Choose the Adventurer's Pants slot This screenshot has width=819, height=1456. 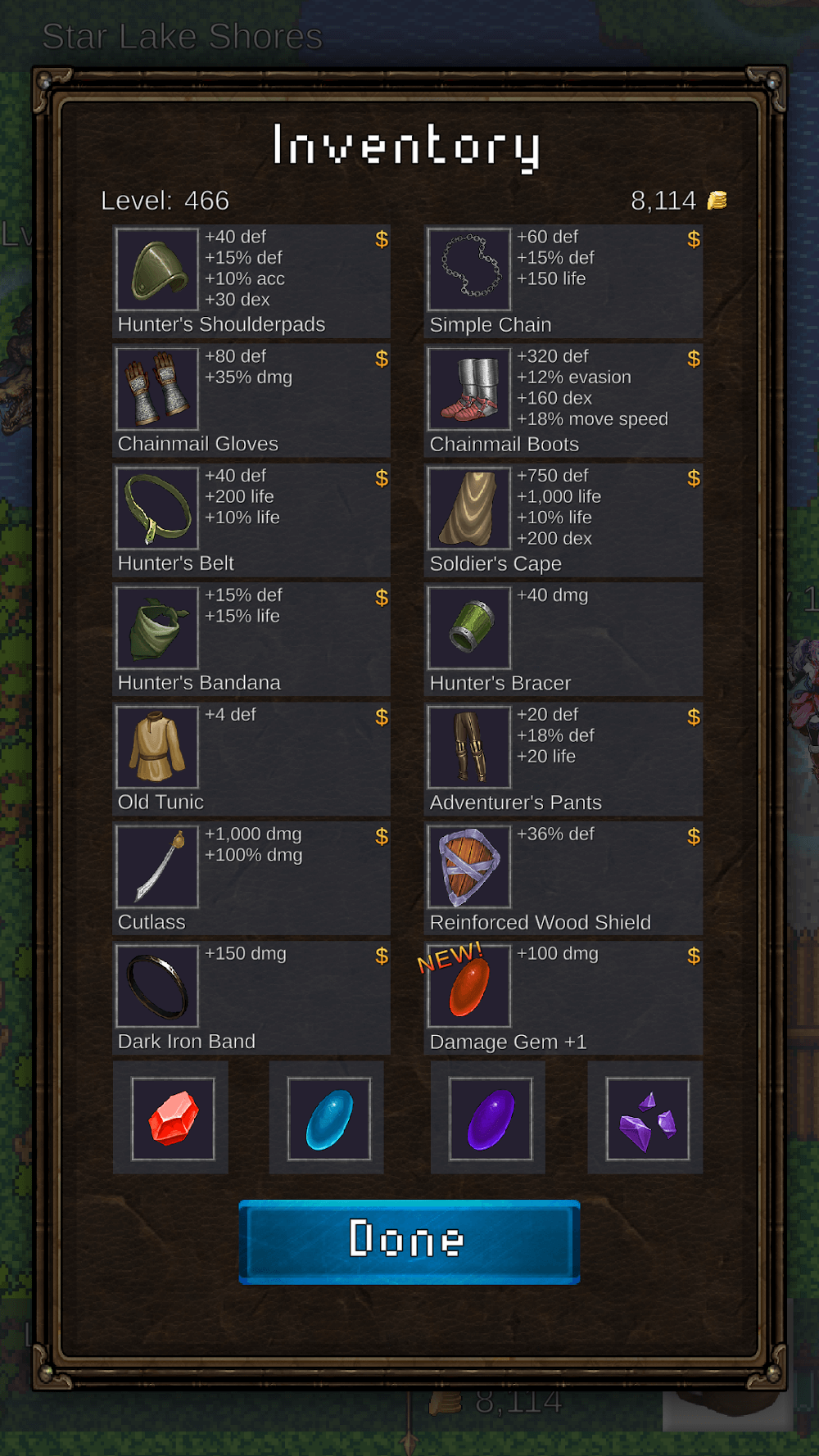click(563, 760)
